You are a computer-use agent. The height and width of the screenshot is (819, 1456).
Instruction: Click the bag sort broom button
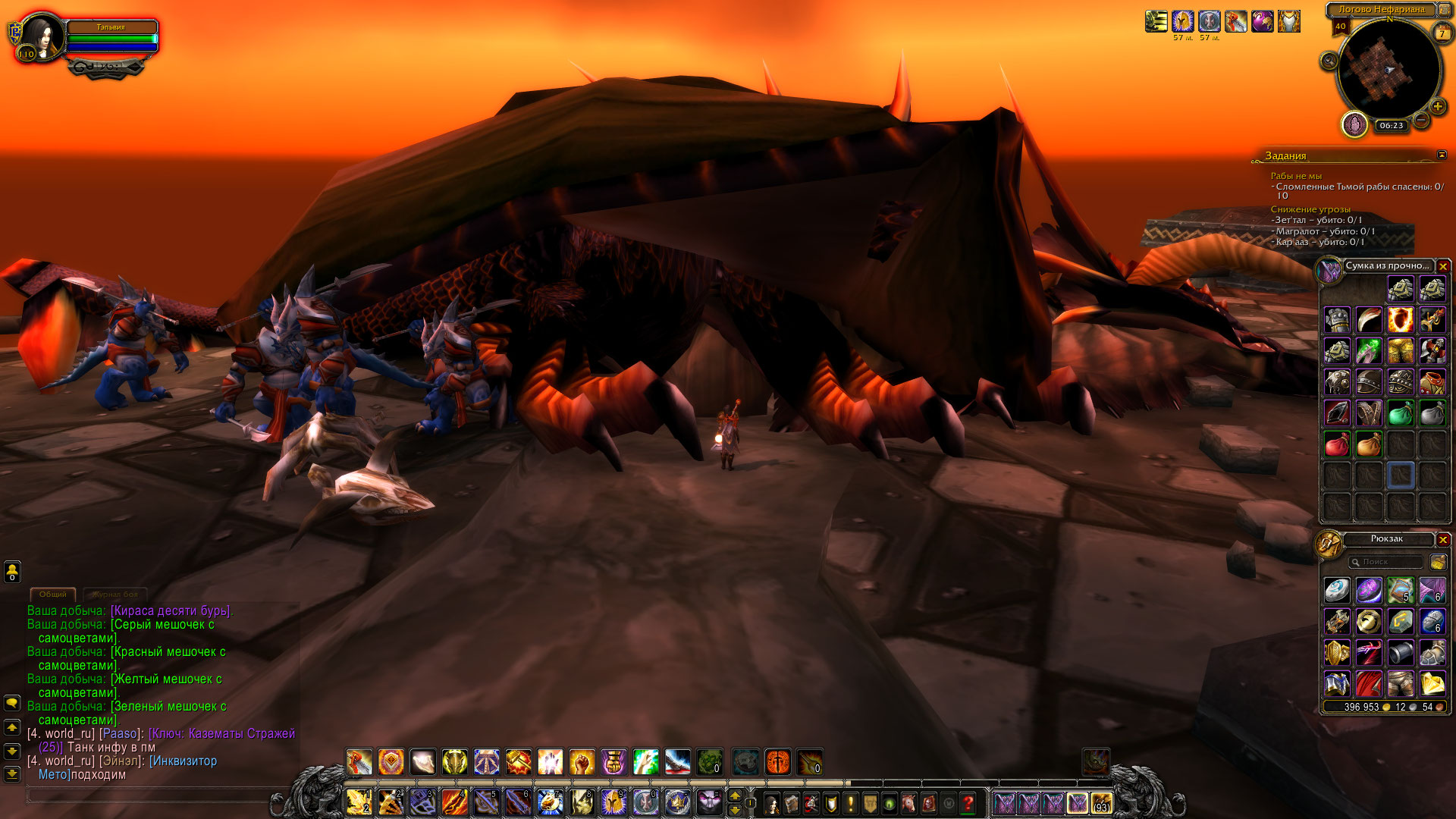click(1438, 562)
